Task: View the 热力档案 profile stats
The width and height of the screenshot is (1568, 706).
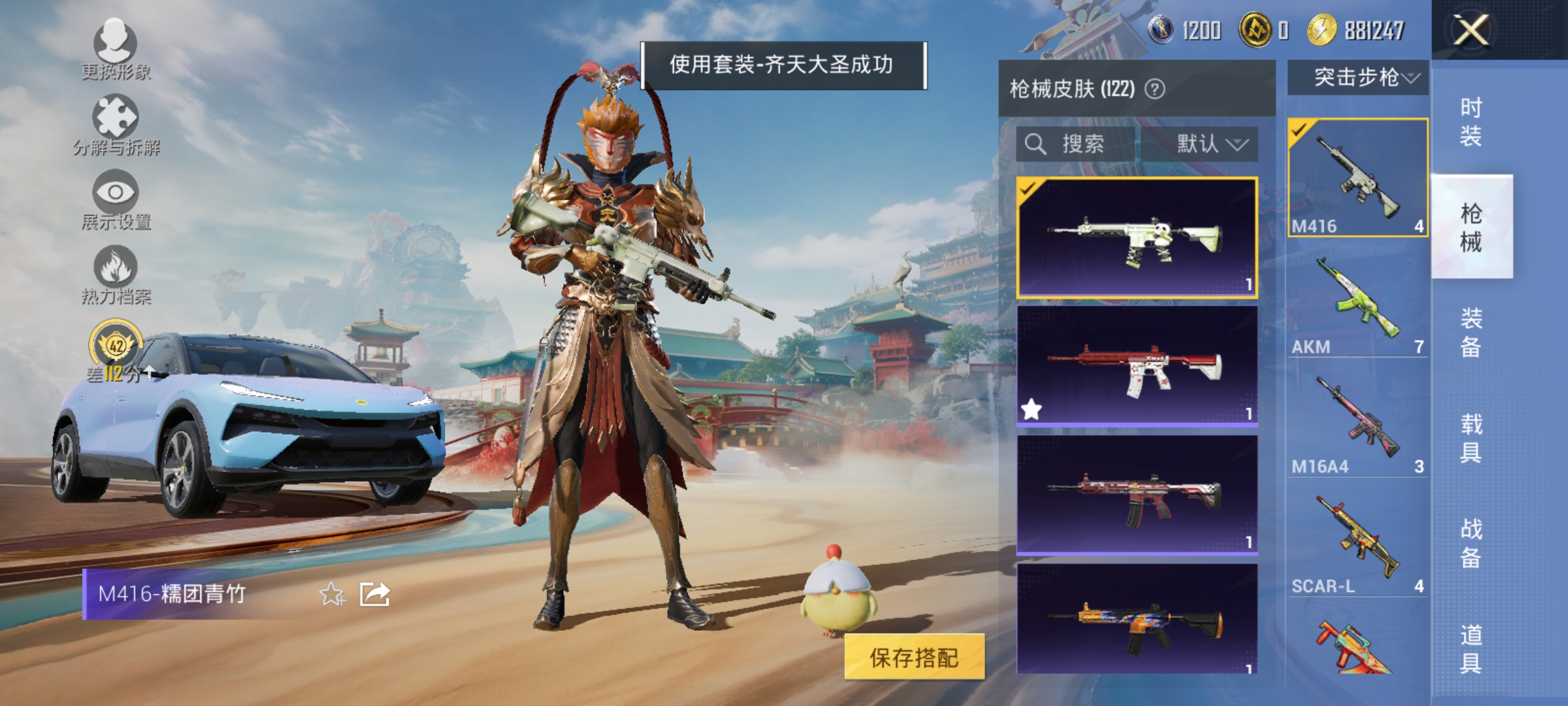Action: [115, 275]
